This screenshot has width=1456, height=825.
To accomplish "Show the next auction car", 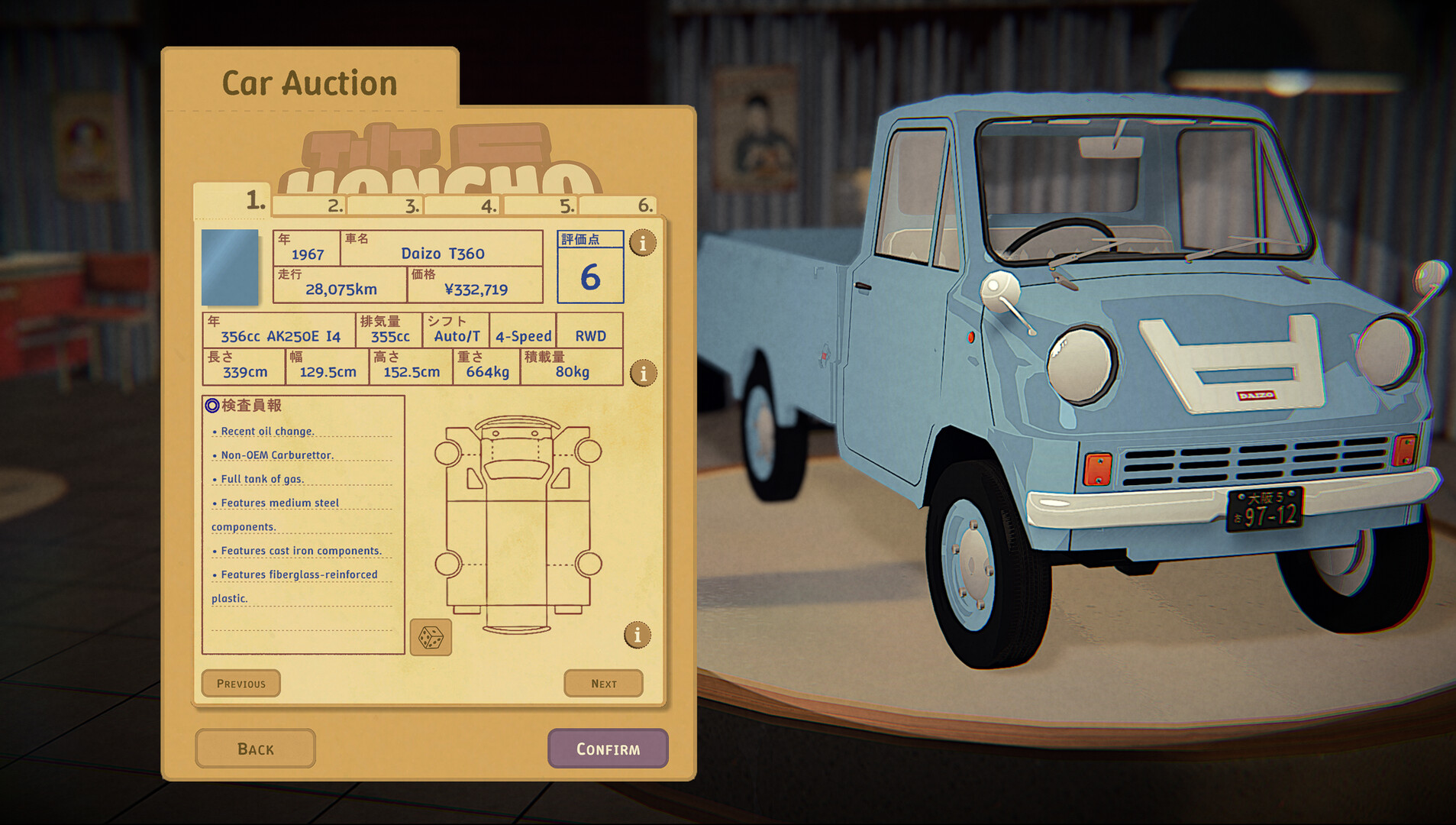I will 603,684.
